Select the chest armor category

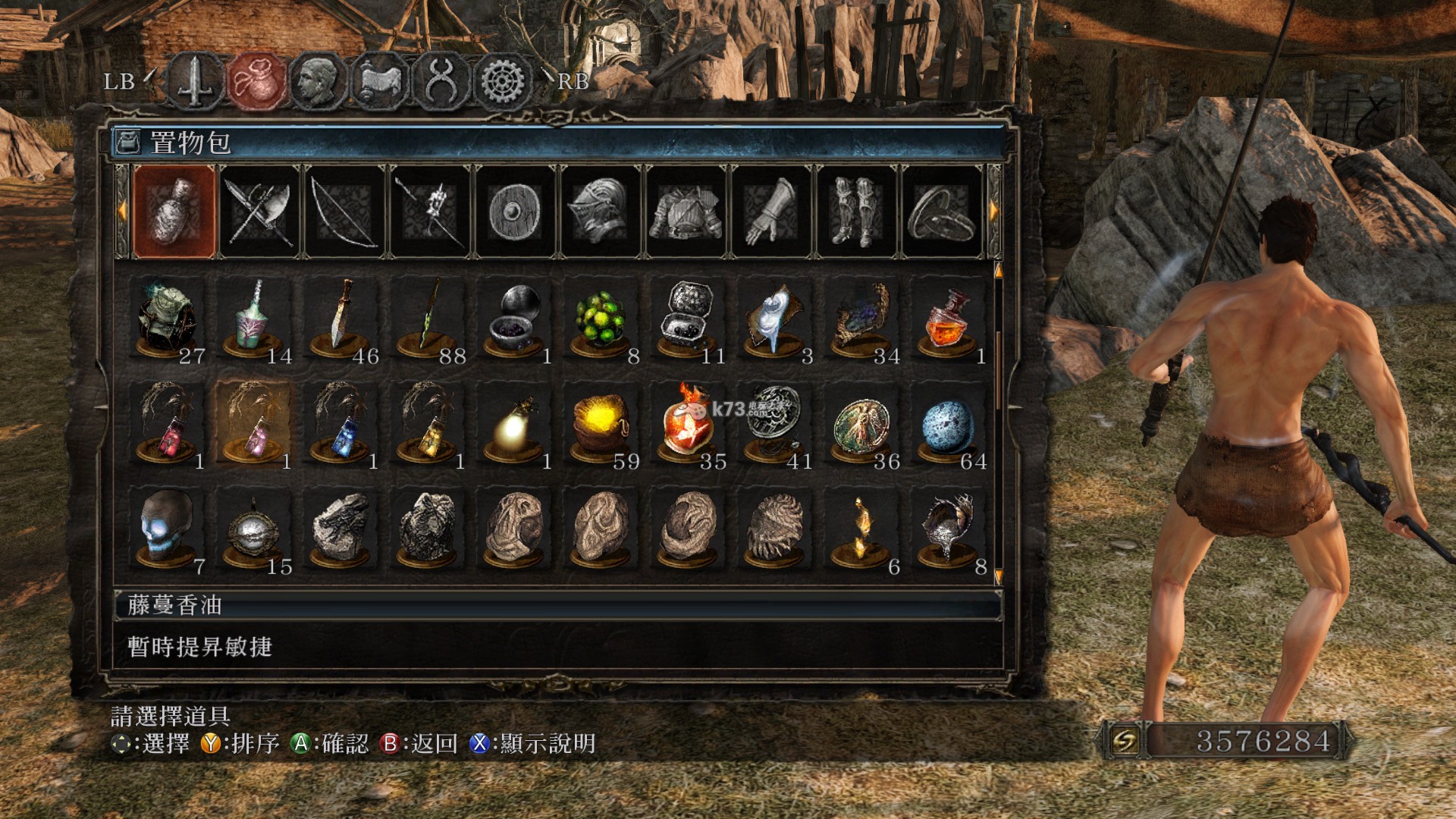tap(686, 212)
